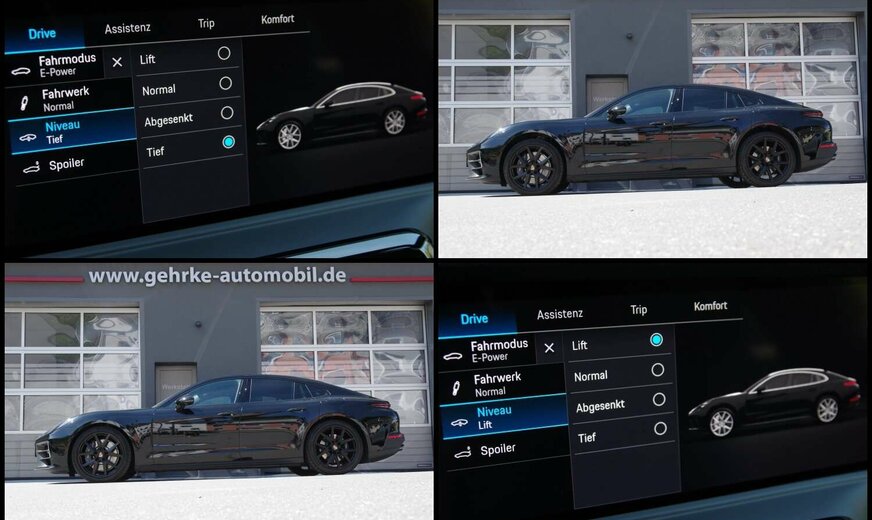
Task: Click the filled Lift radio button
Action: 656,340
